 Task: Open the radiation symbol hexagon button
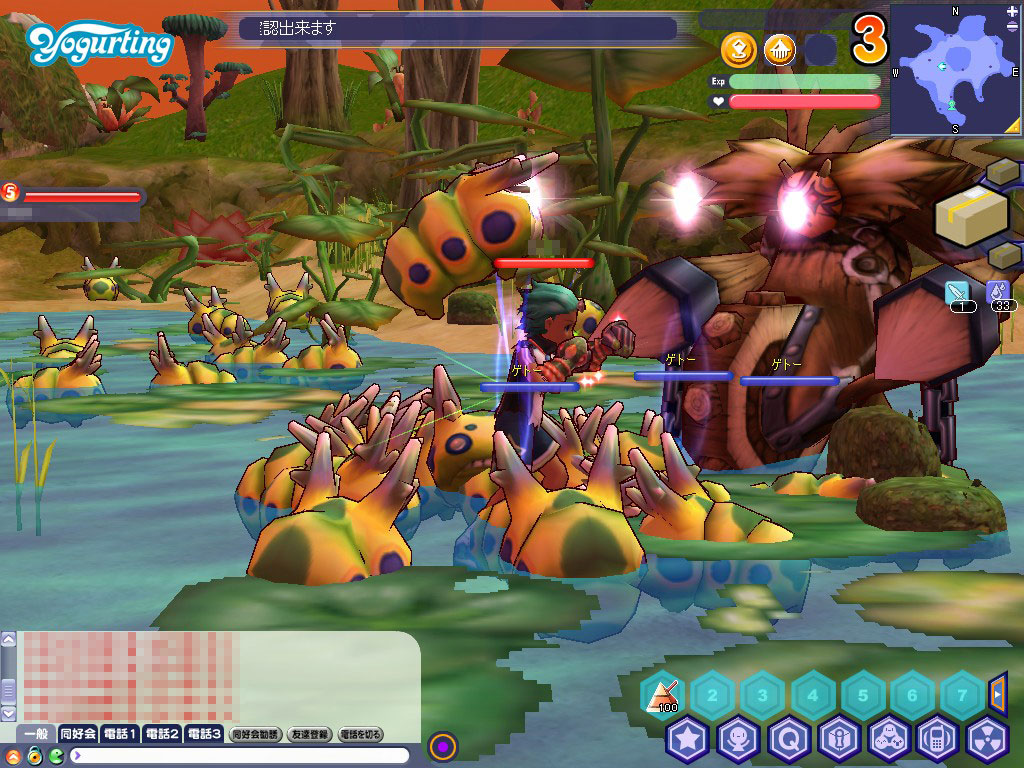click(988, 740)
